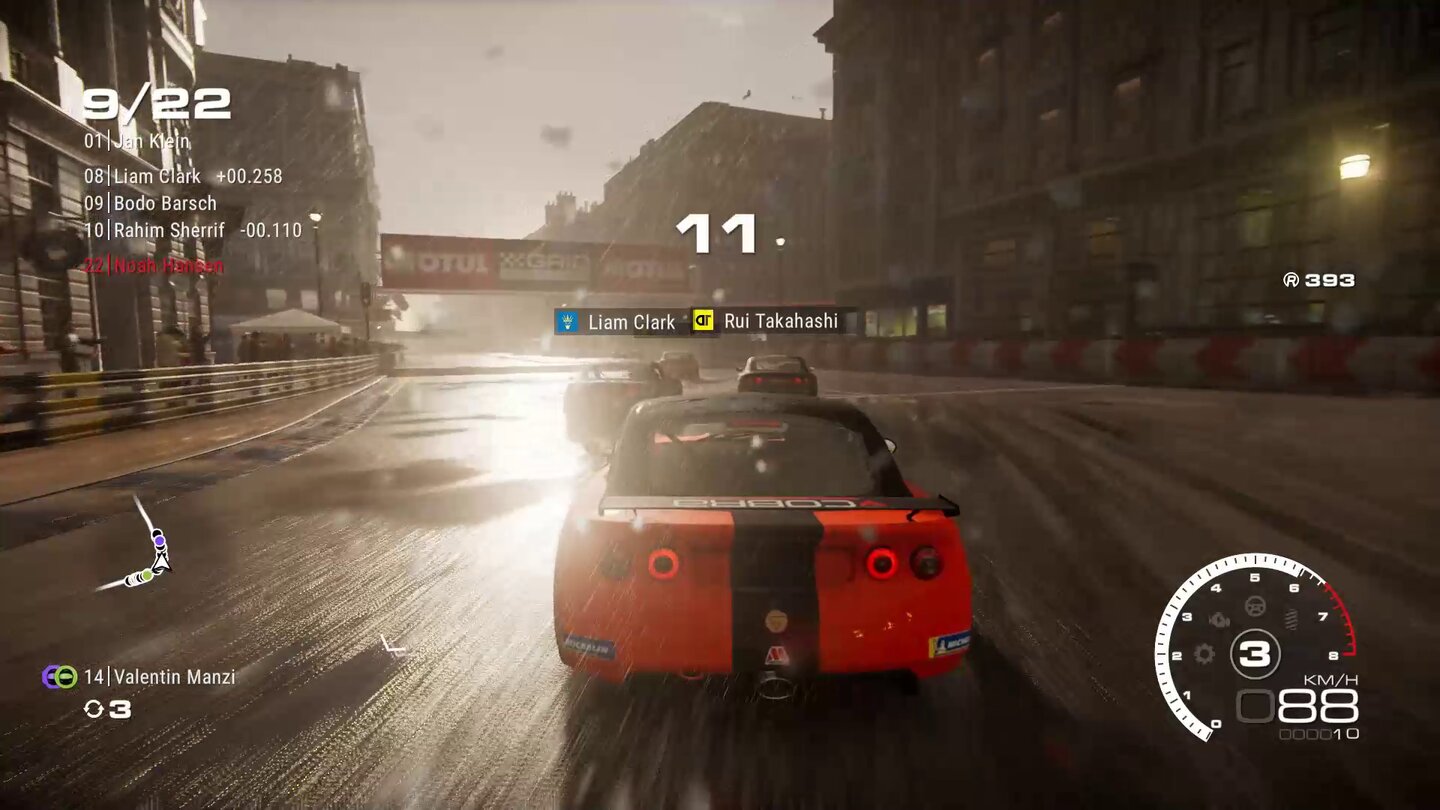Click the engine warning icon on the rev counter

pos(1218,618)
